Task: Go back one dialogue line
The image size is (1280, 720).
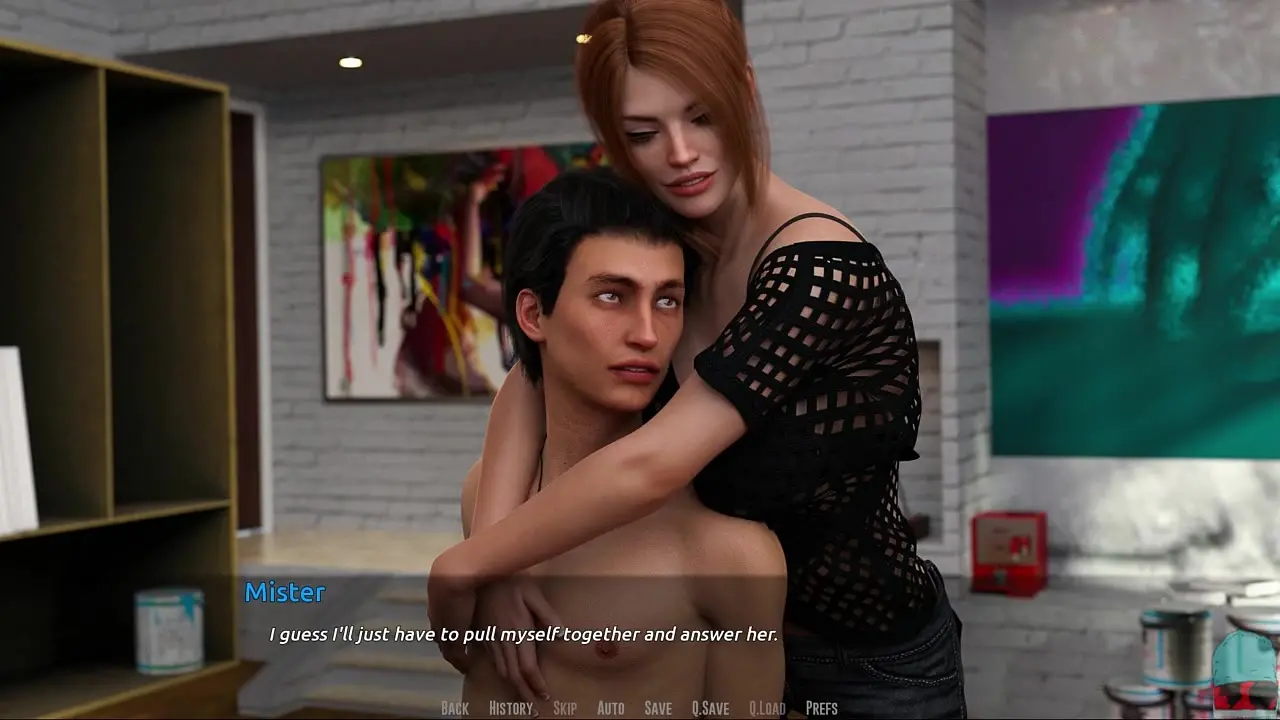Action: point(454,708)
